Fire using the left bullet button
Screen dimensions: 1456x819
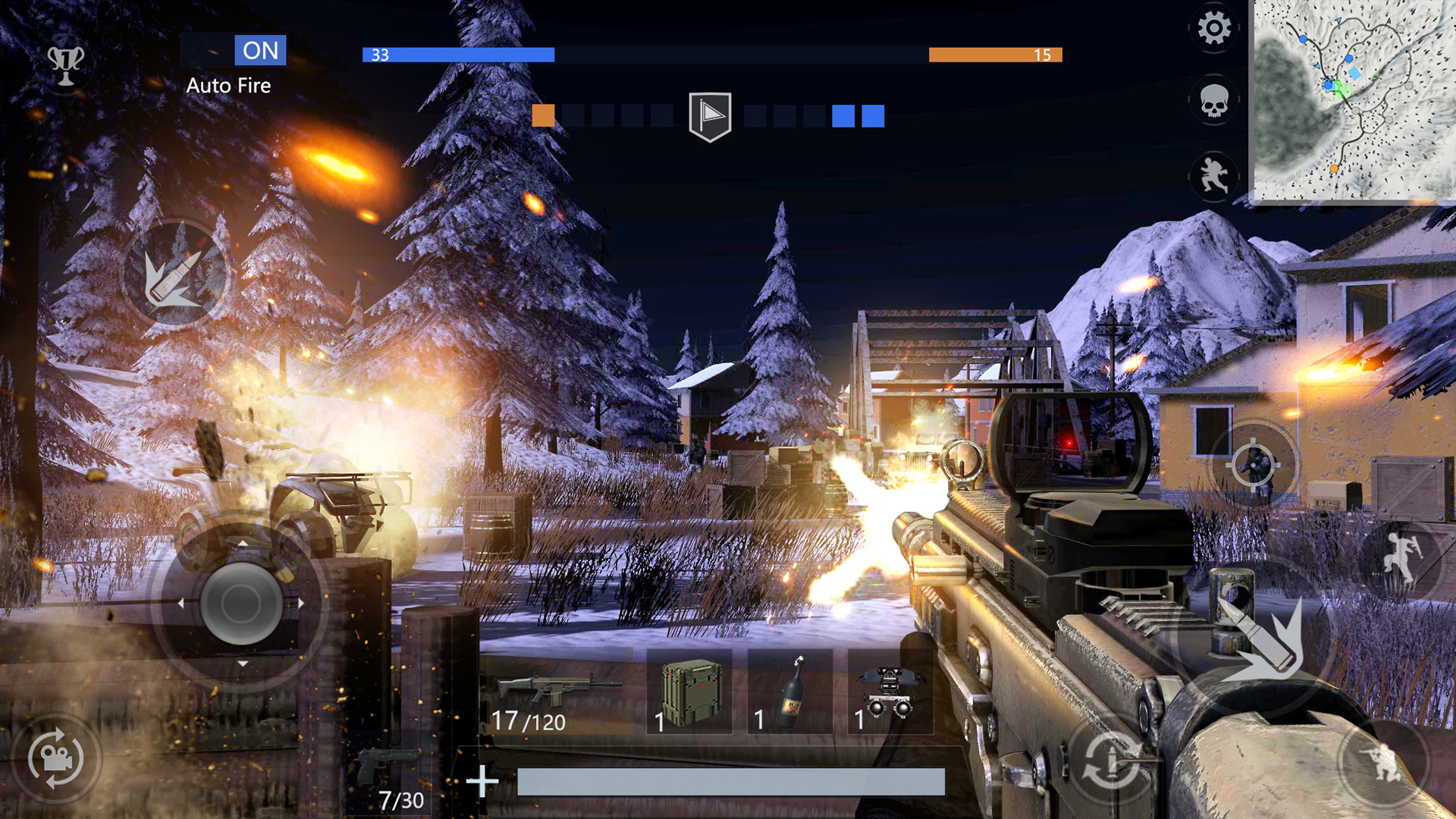[x=175, y=276]
